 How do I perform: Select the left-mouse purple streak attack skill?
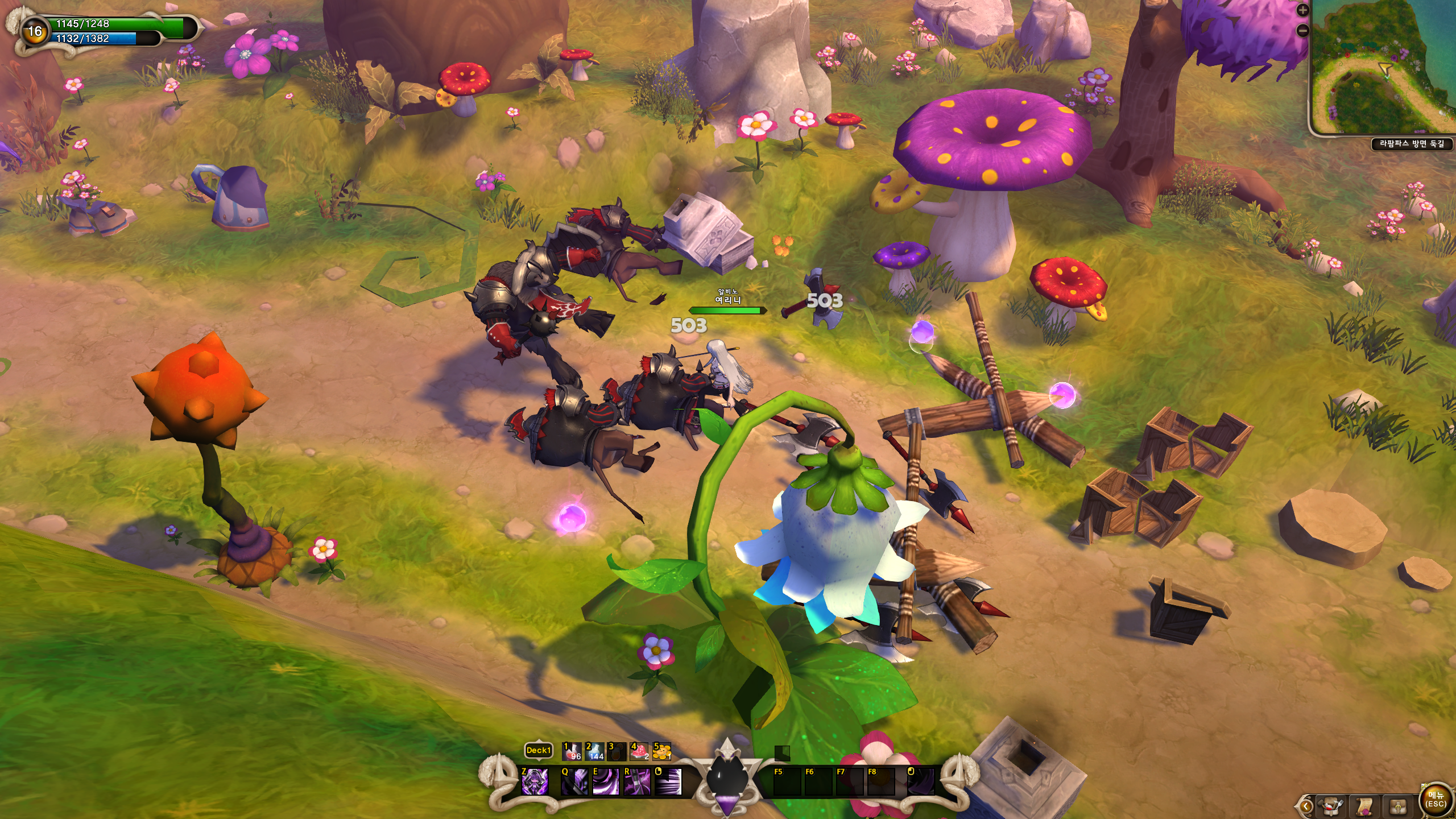pos(668,781)
